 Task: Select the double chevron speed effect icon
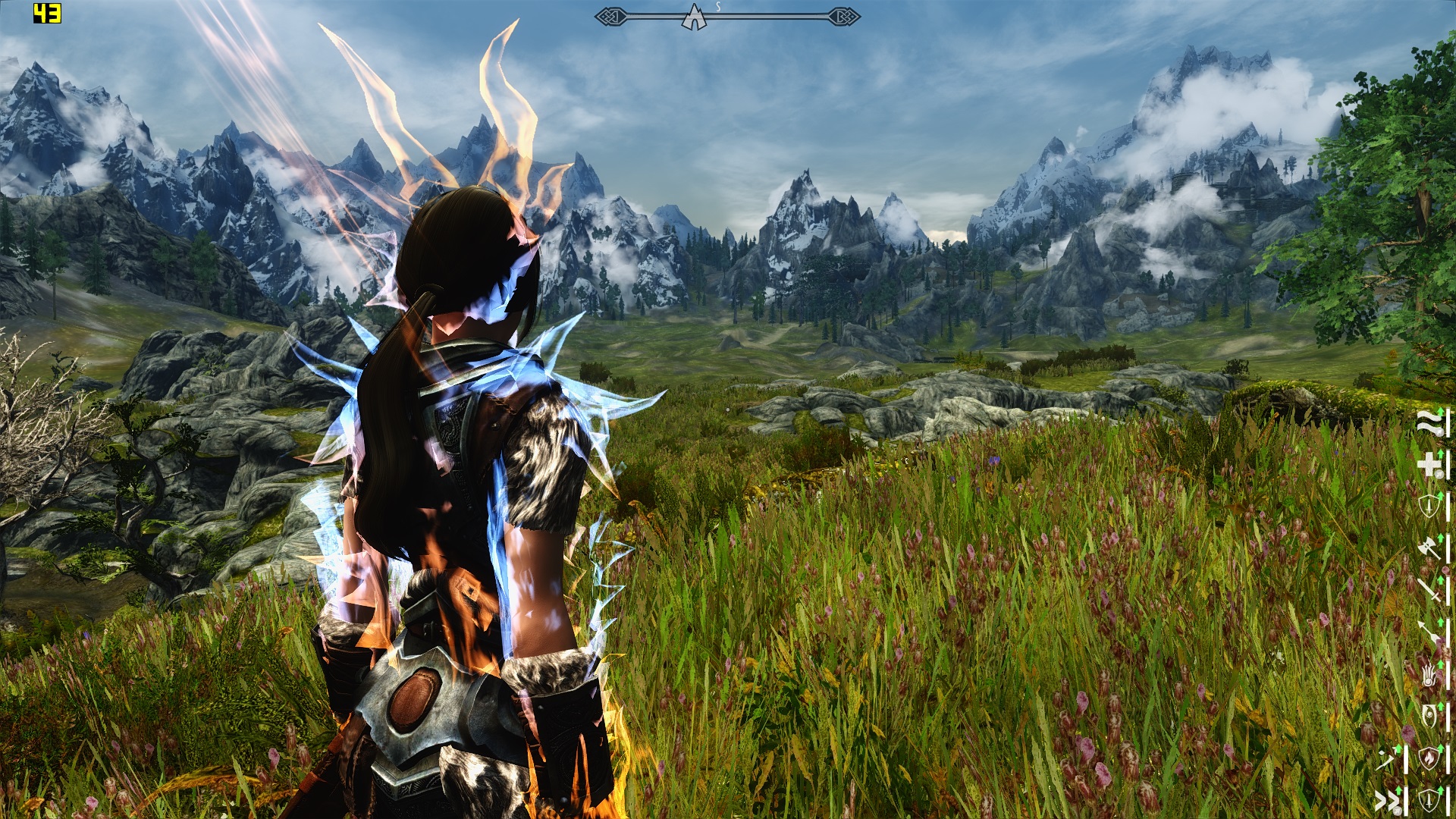[x=1387, y=799]
